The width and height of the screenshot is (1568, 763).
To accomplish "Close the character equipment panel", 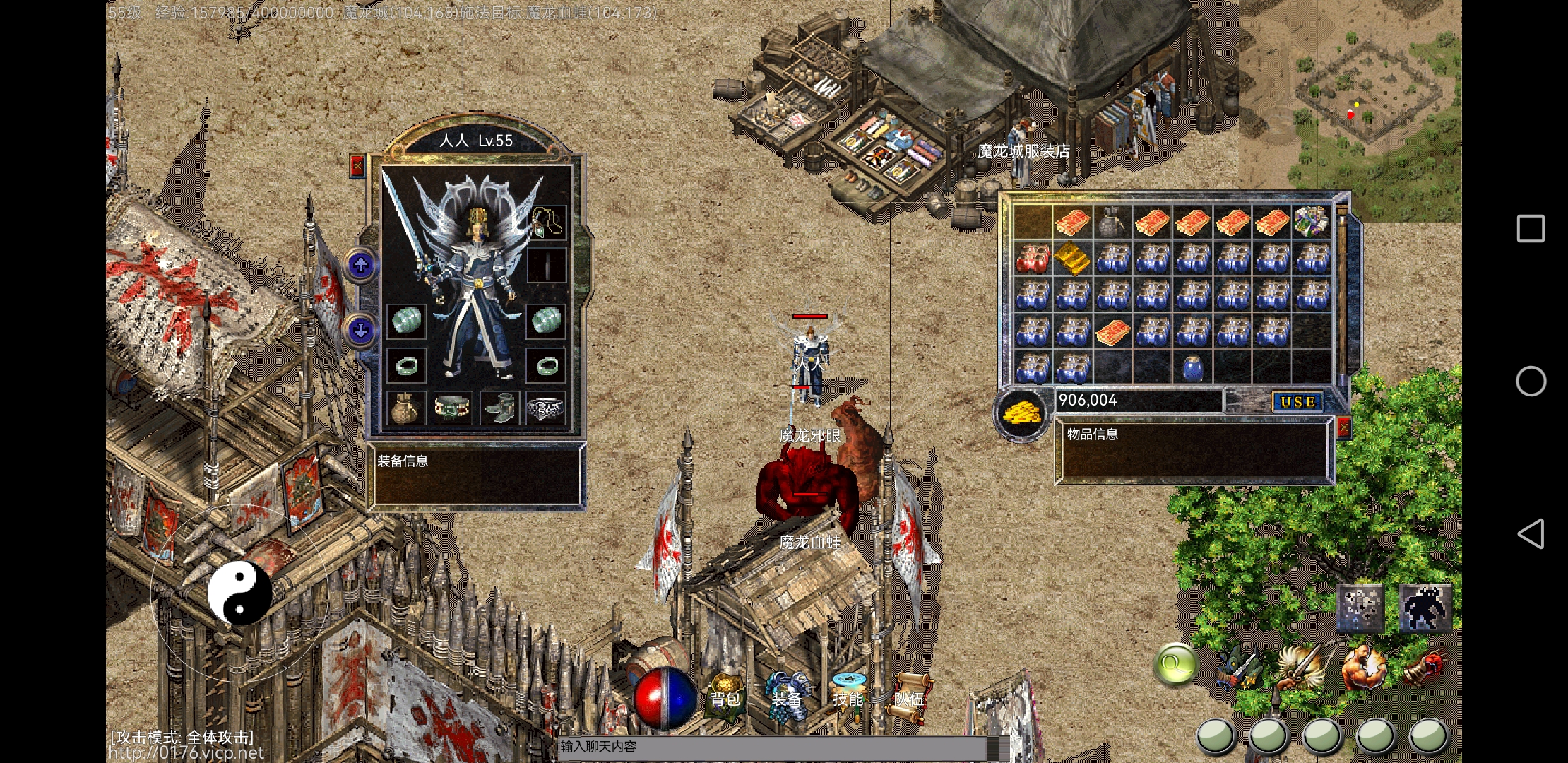I will coord(357,166).
